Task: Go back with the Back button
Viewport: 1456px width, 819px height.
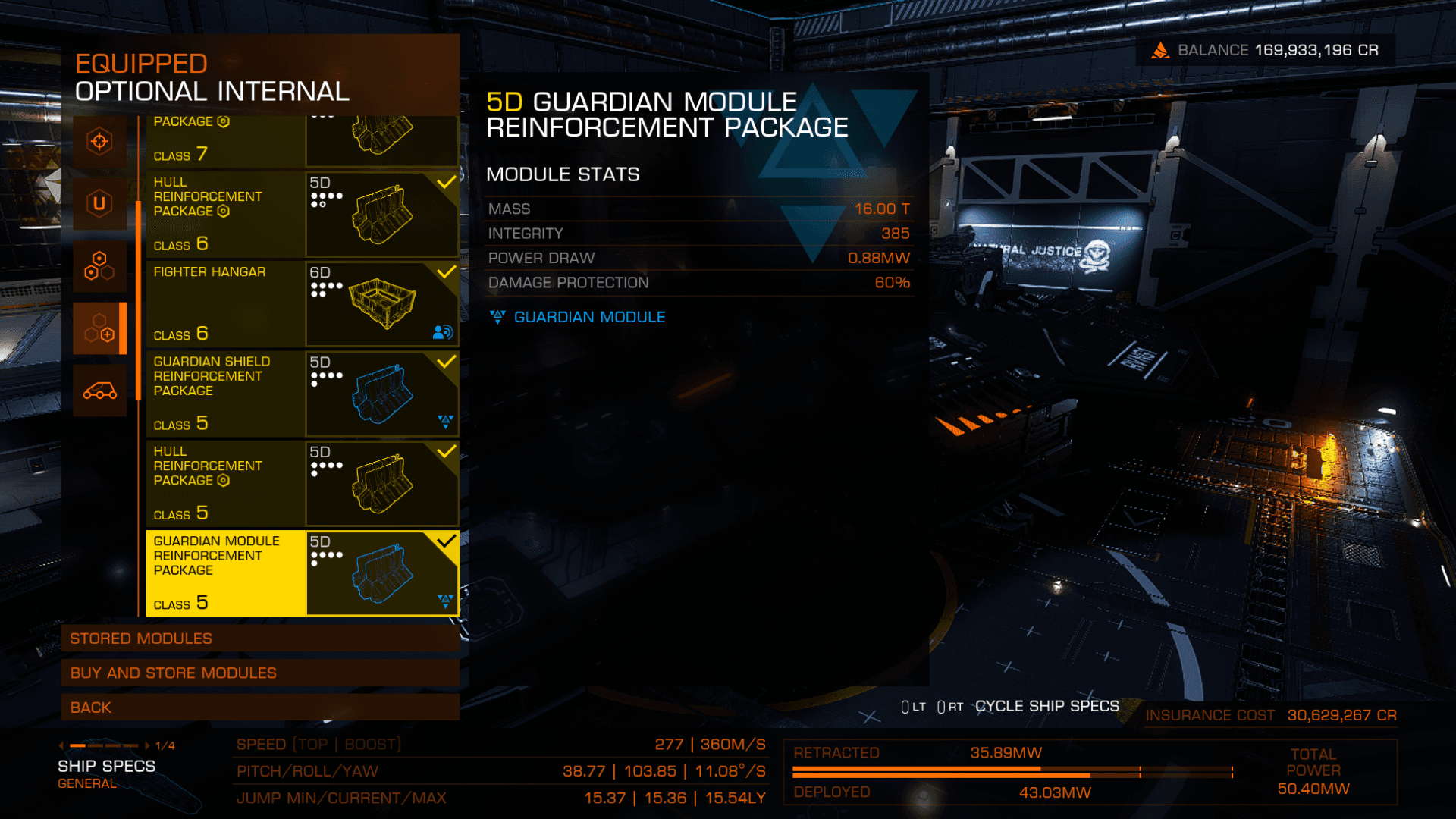Action: click(260, 708)
